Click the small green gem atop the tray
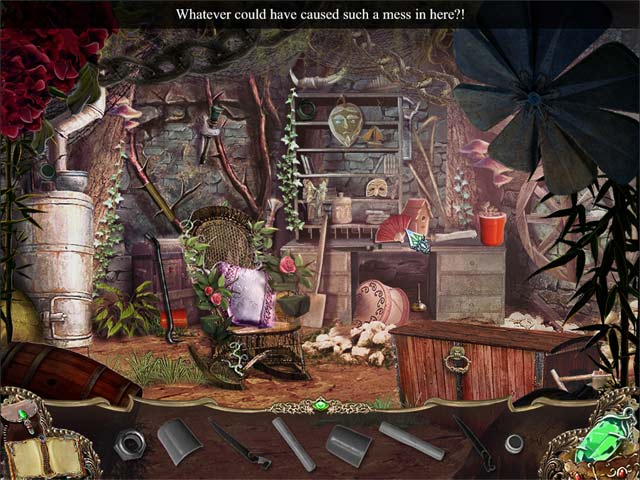Screen dimensions: 640x480 320,406
